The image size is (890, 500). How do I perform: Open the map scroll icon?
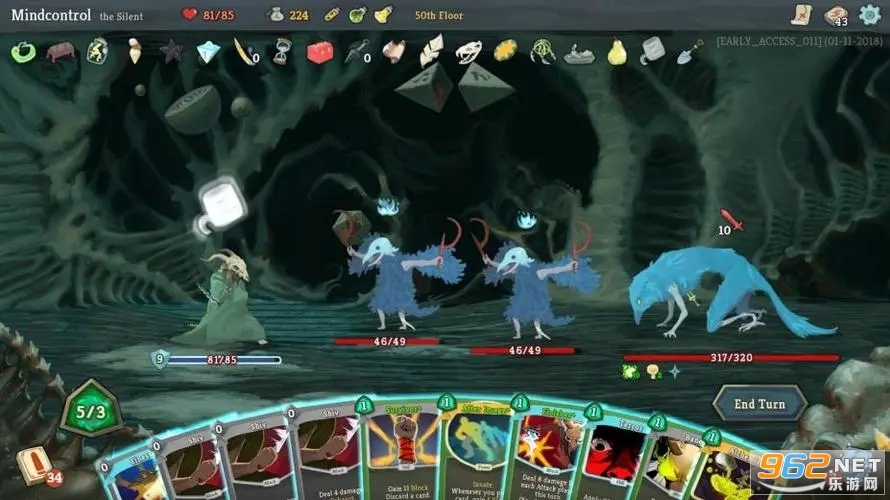[800, 14]
